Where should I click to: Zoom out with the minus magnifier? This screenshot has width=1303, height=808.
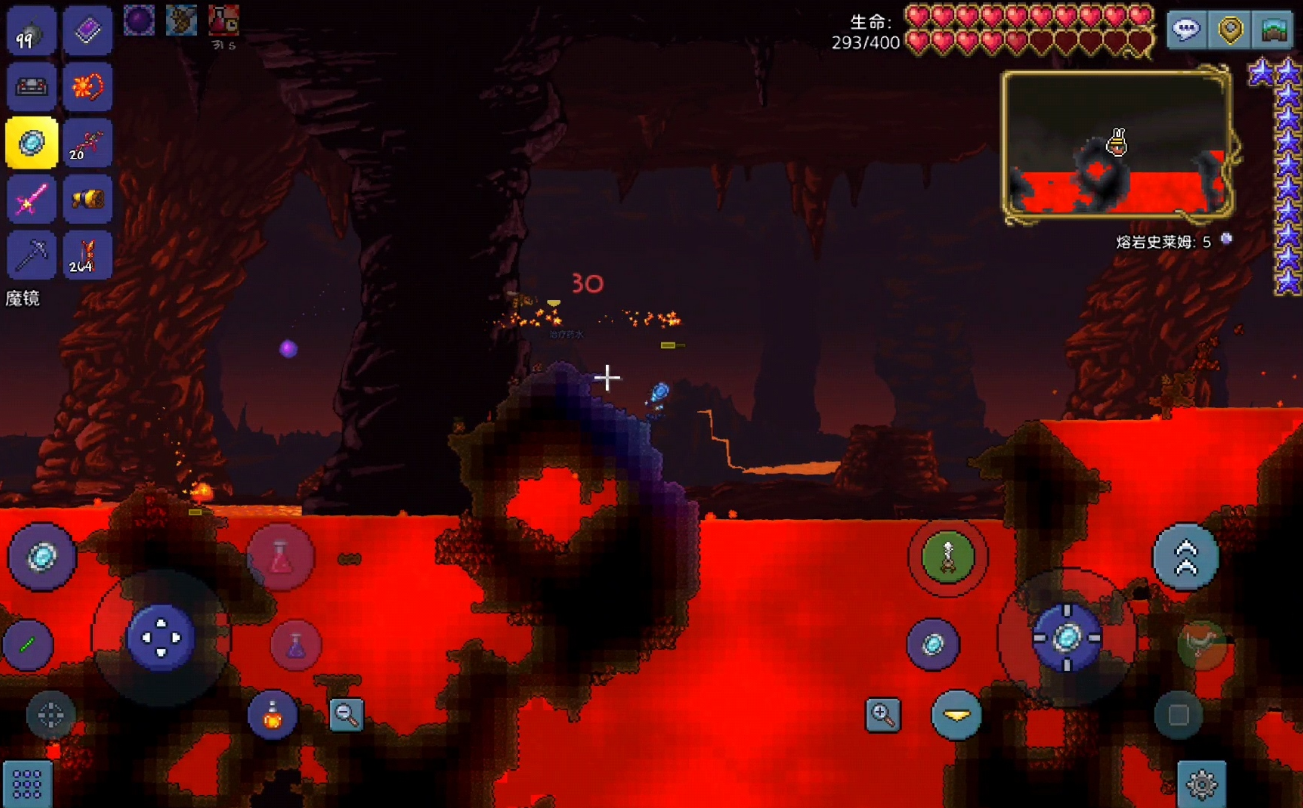[x=346, y=714]
